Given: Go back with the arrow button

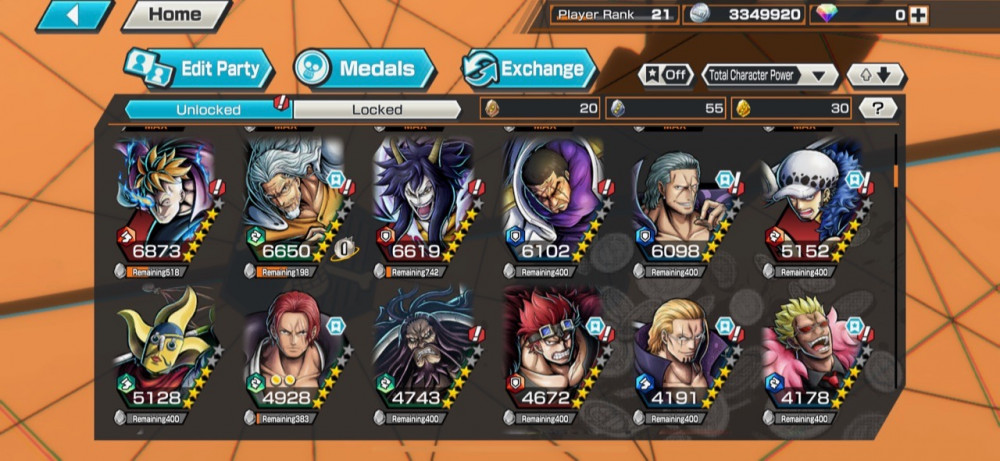Looking at the screenshot, I should pyautogui.click(x=74, y=15).
